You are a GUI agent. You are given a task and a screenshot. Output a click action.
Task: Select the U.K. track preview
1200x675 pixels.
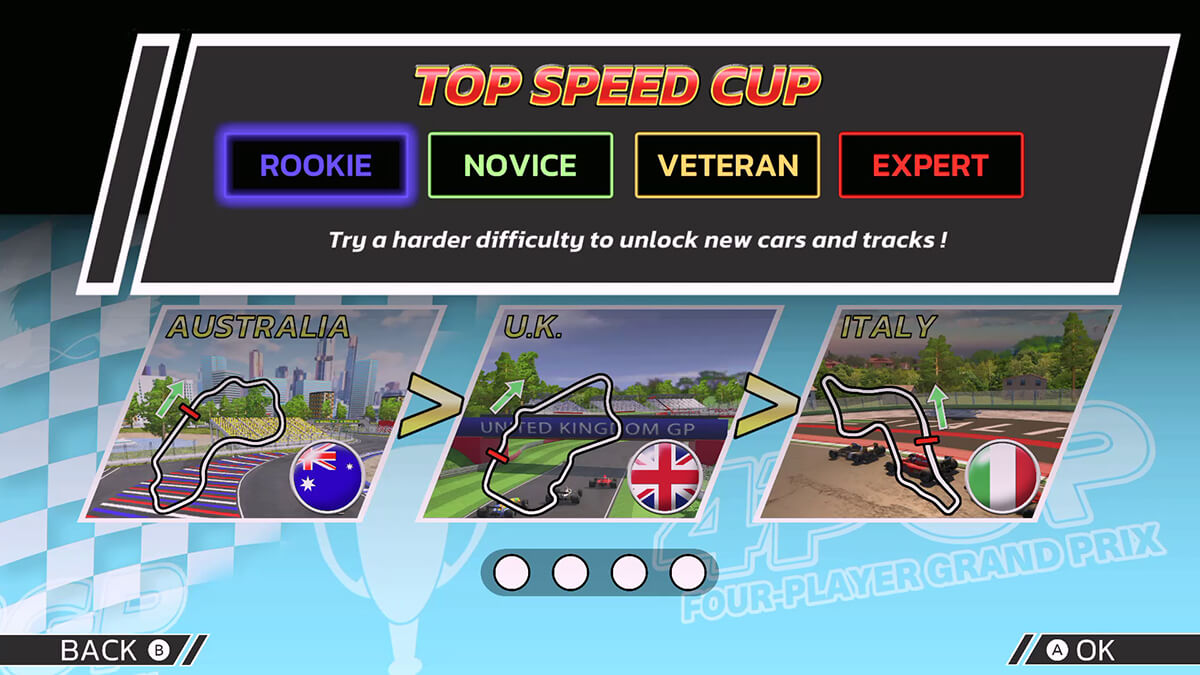[598, 412]
